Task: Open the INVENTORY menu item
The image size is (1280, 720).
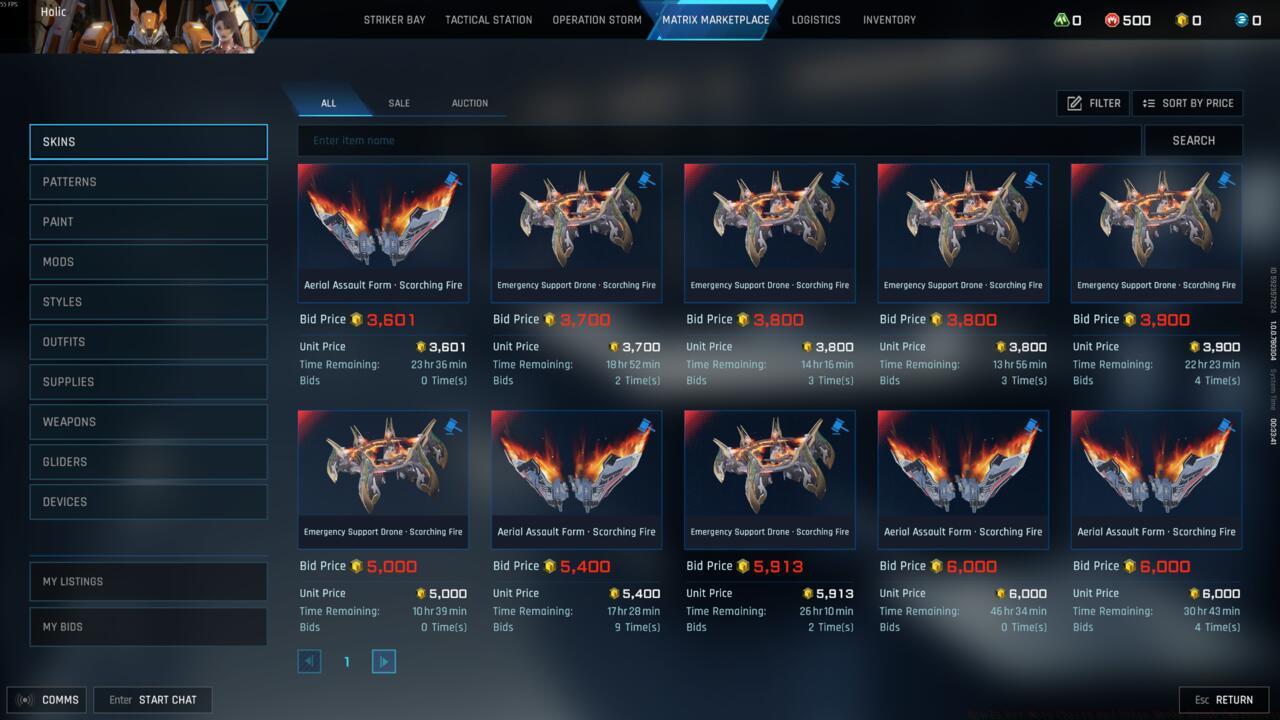Action: [x=889, y=19]
